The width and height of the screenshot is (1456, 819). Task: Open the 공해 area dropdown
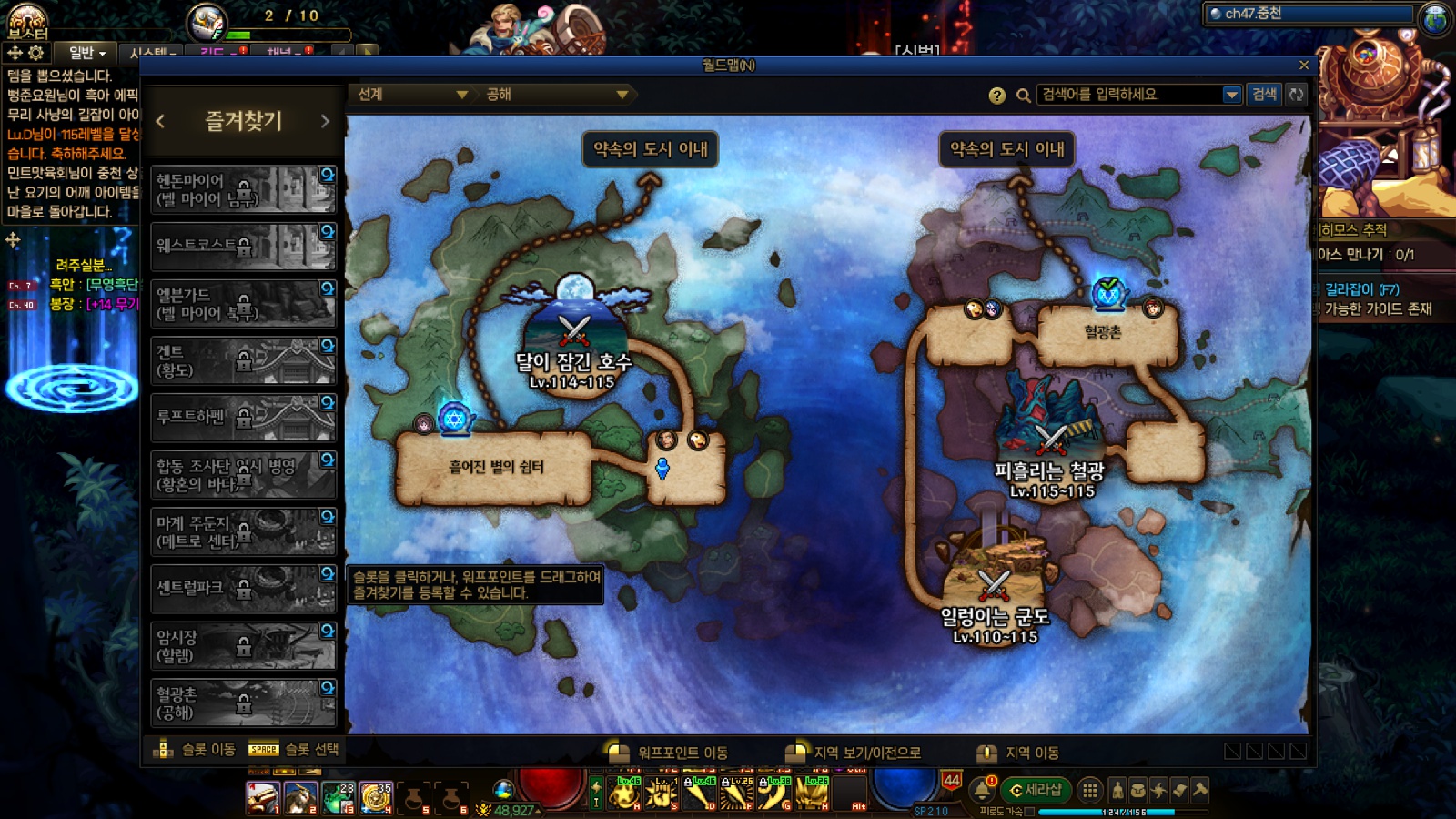[556, 95]
